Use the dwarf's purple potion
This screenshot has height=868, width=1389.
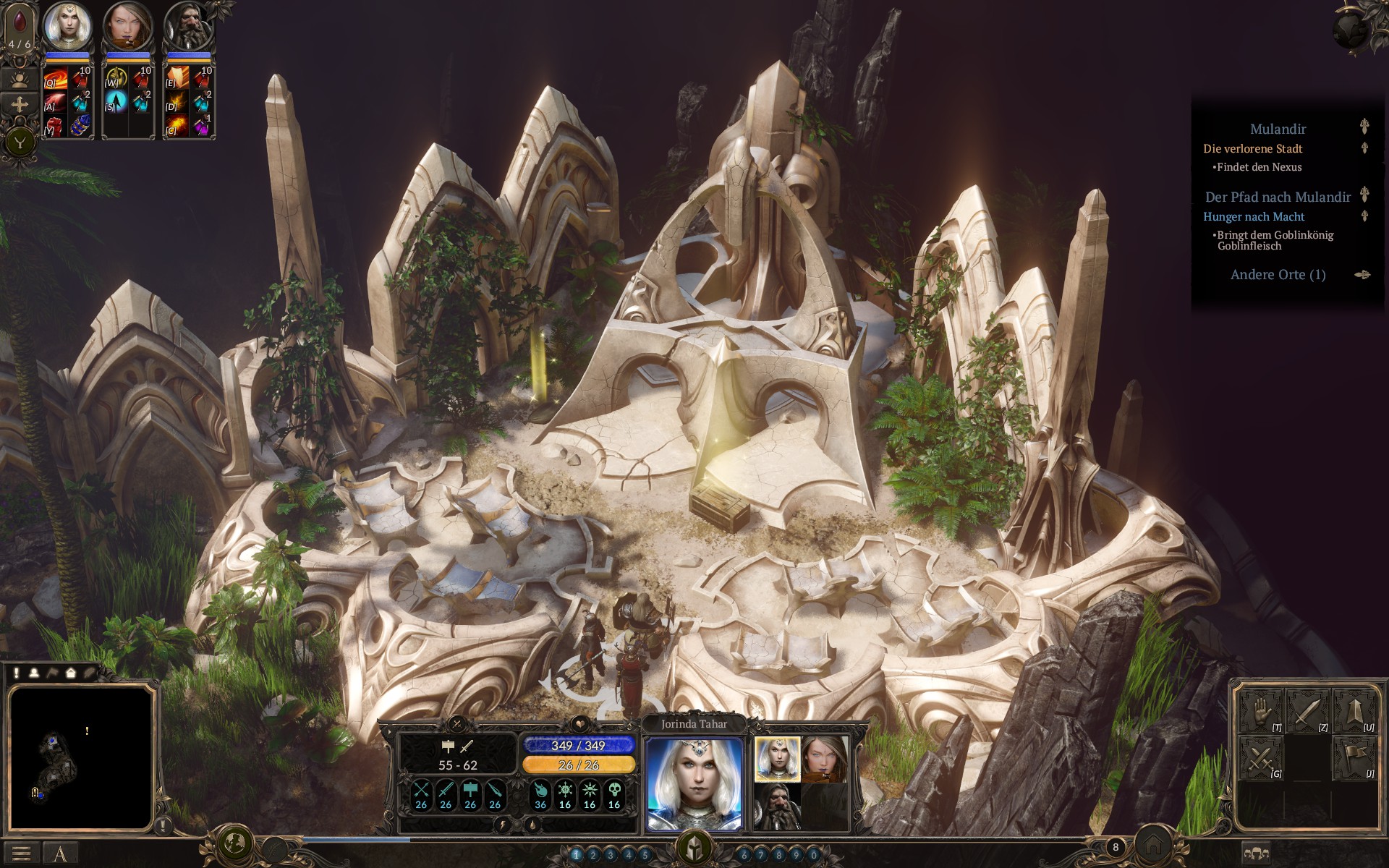(202, 126)
